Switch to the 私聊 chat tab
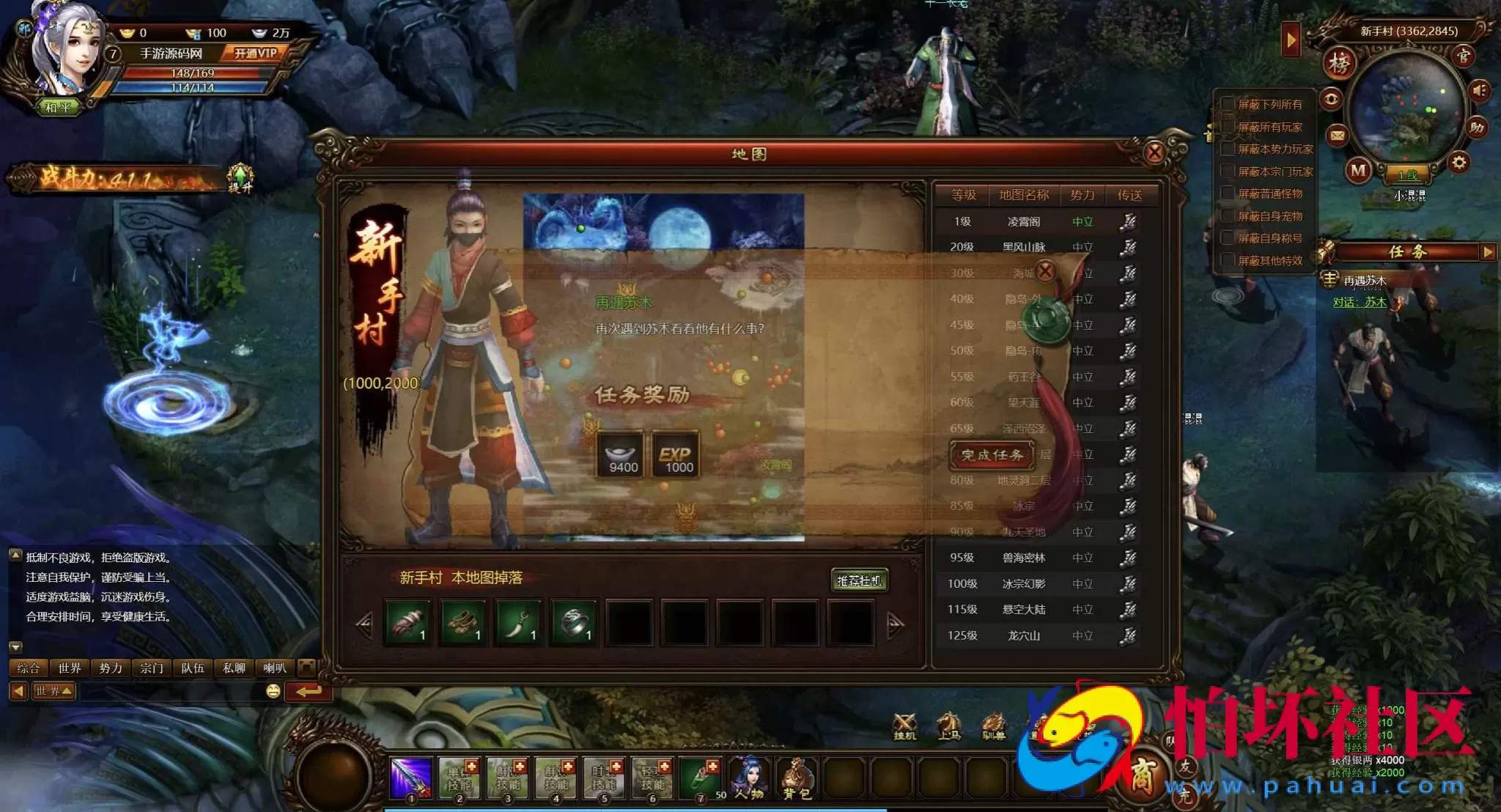Viewport: 1501px width, 812px height. coord(233,668)
